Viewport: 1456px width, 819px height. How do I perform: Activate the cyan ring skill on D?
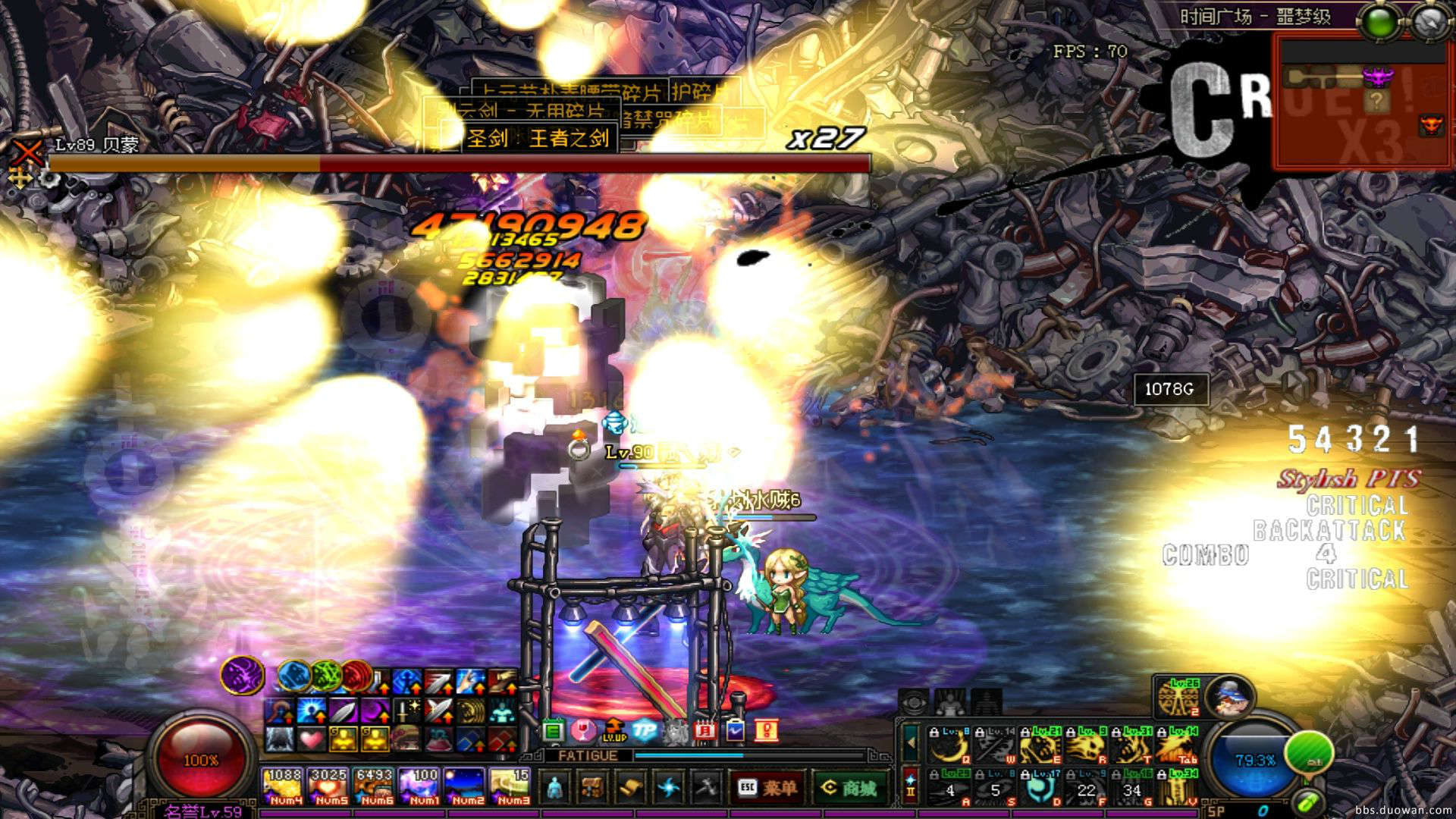(x=1040, y=789)
